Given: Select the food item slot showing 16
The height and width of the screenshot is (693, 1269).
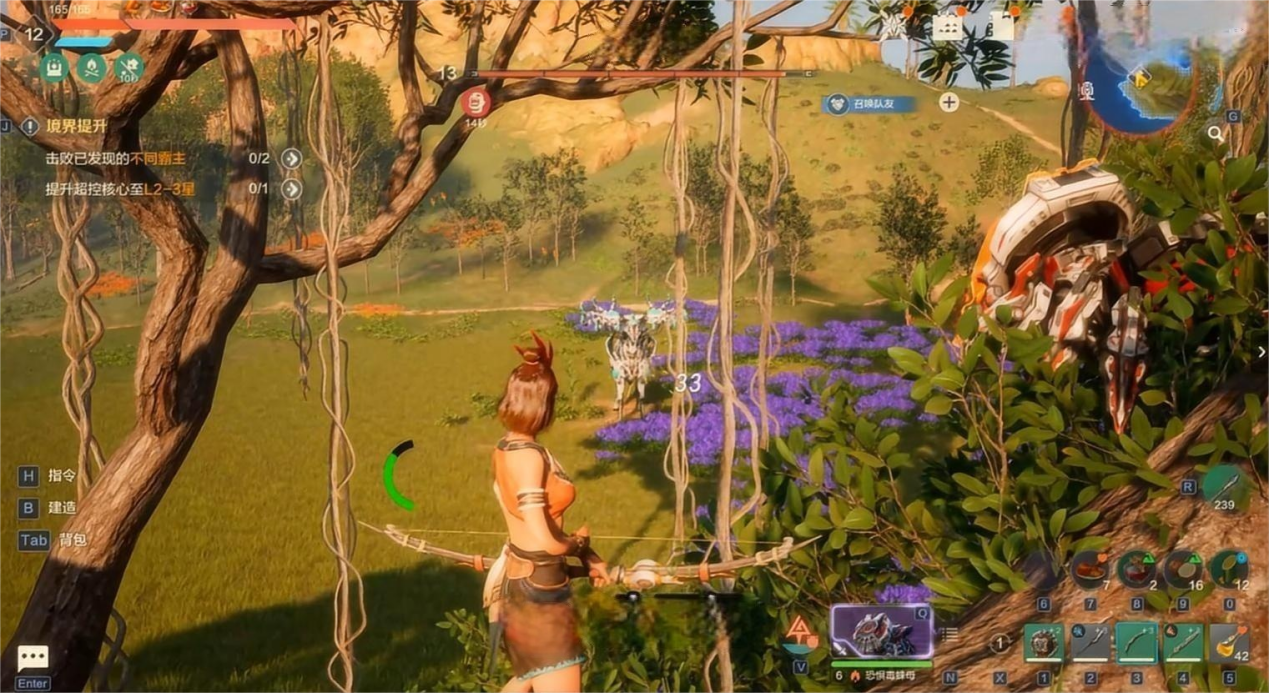Looking at the screenshot, I should [1182, 570].
